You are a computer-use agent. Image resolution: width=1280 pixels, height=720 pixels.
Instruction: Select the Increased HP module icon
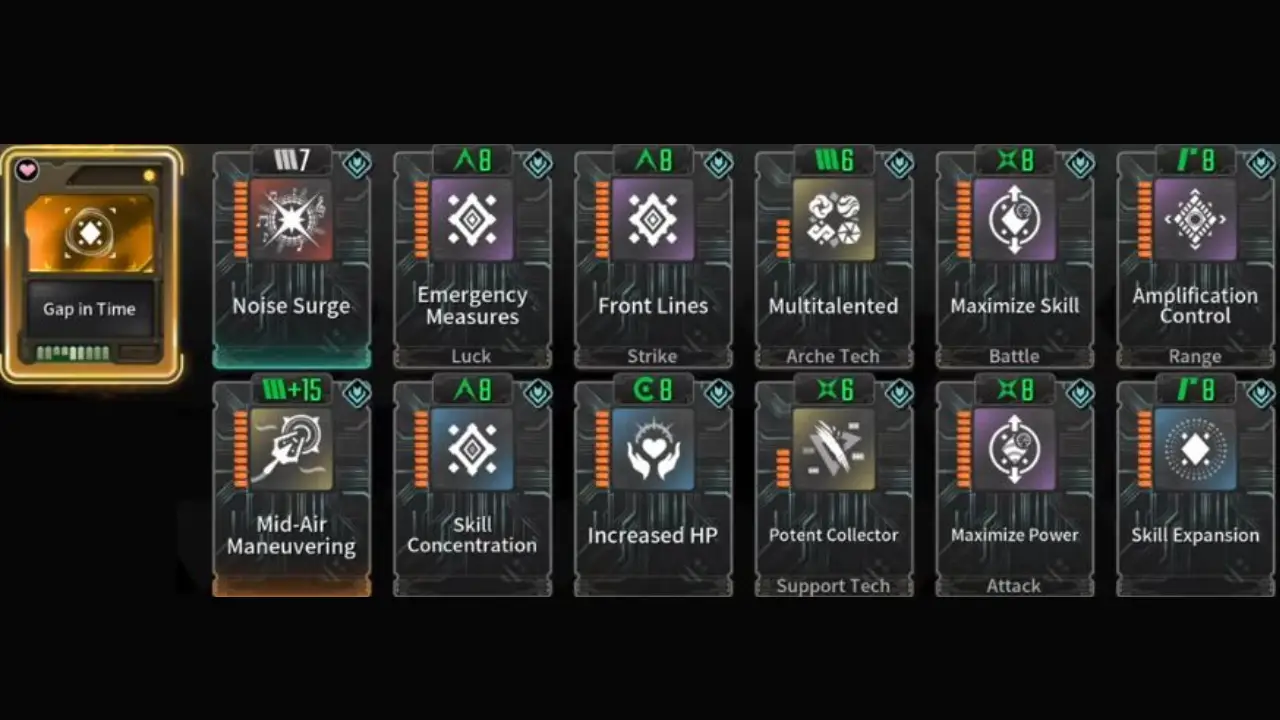(x=653, y=450)
